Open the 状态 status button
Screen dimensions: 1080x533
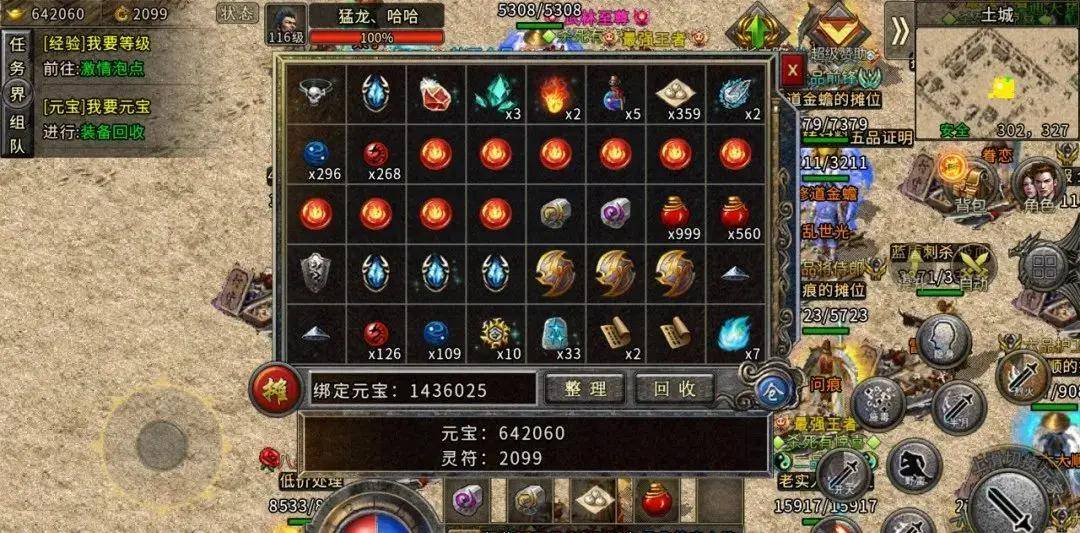(x=237, y=14)
